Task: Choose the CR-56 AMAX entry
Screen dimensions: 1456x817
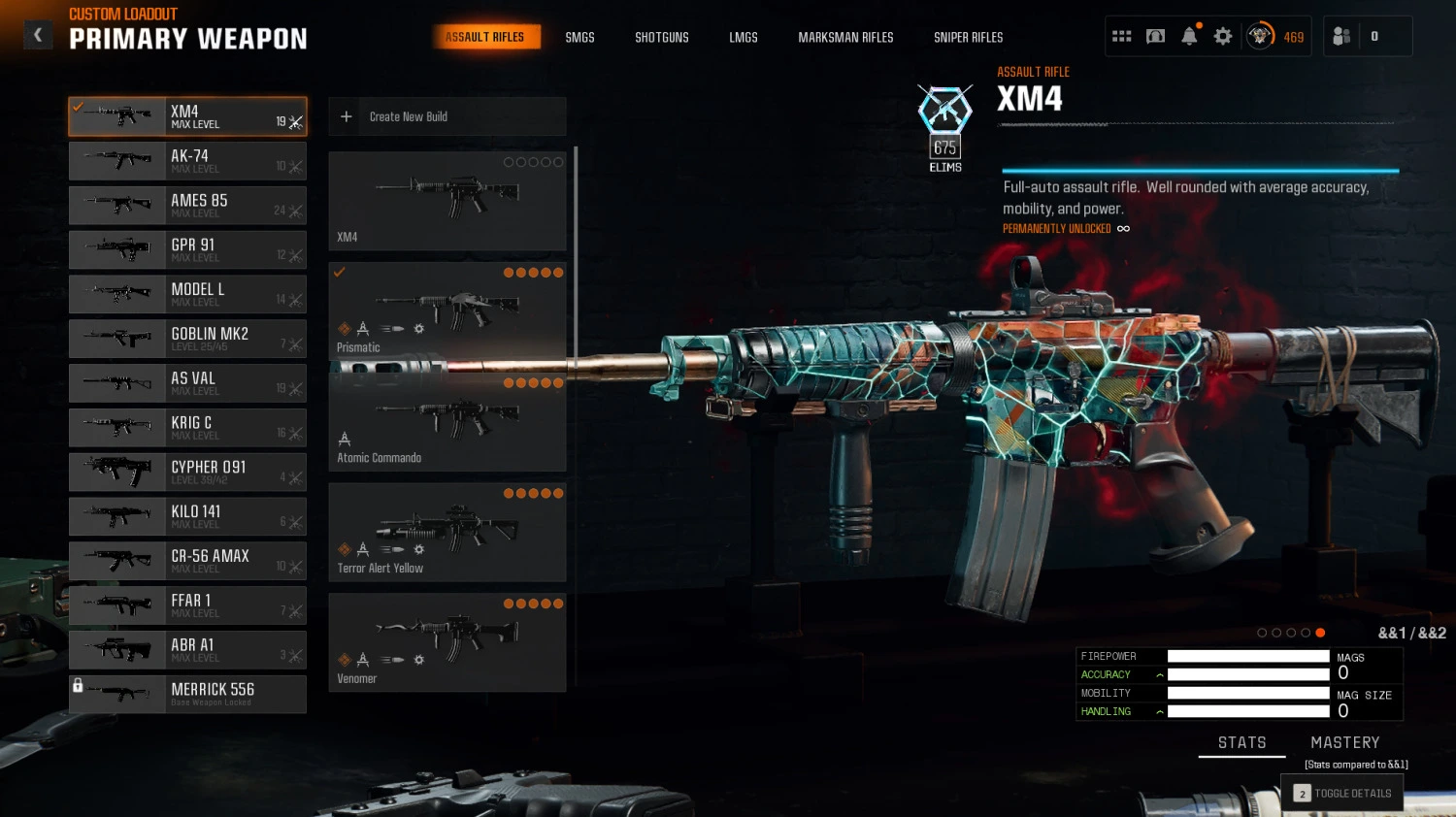Action: pyautogui.click(x=187, y=561)
